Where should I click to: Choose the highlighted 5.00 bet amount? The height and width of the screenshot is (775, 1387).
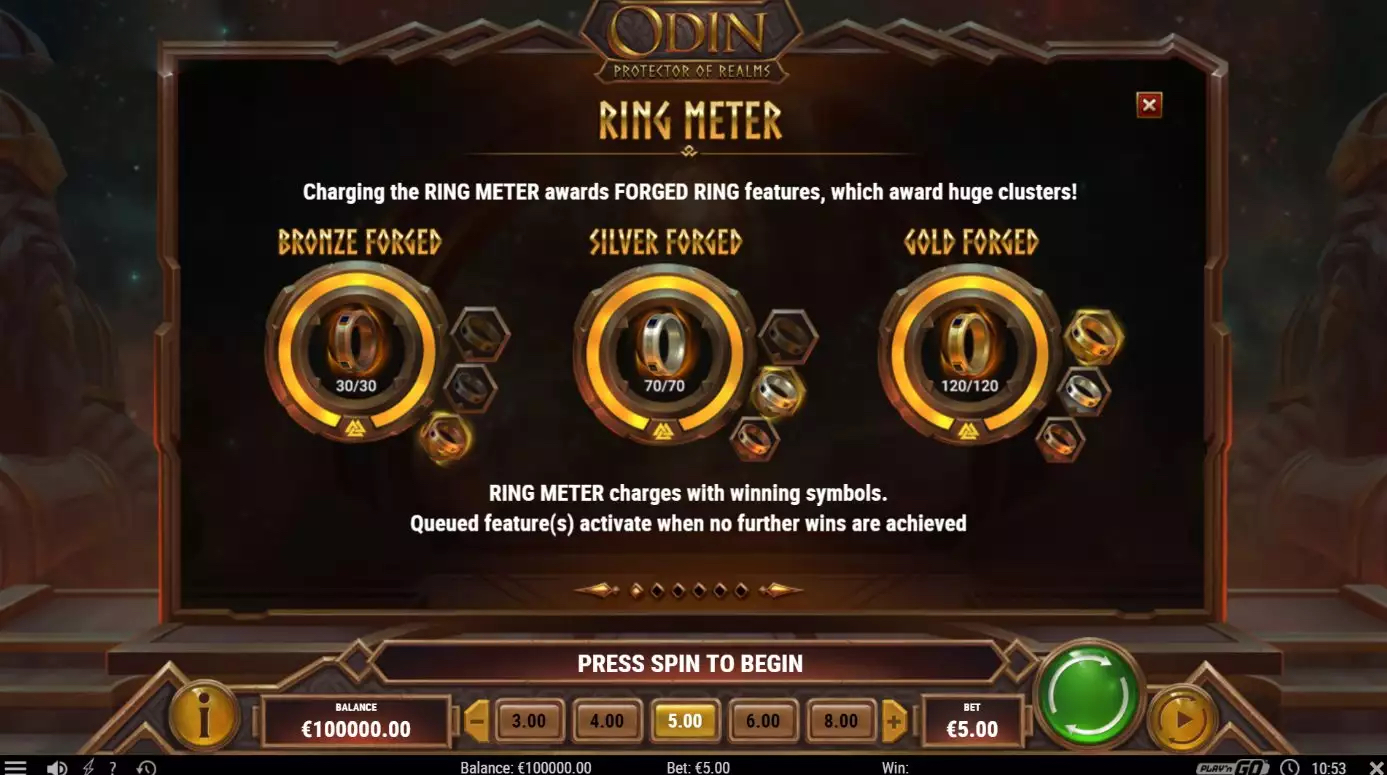[685, 721]
